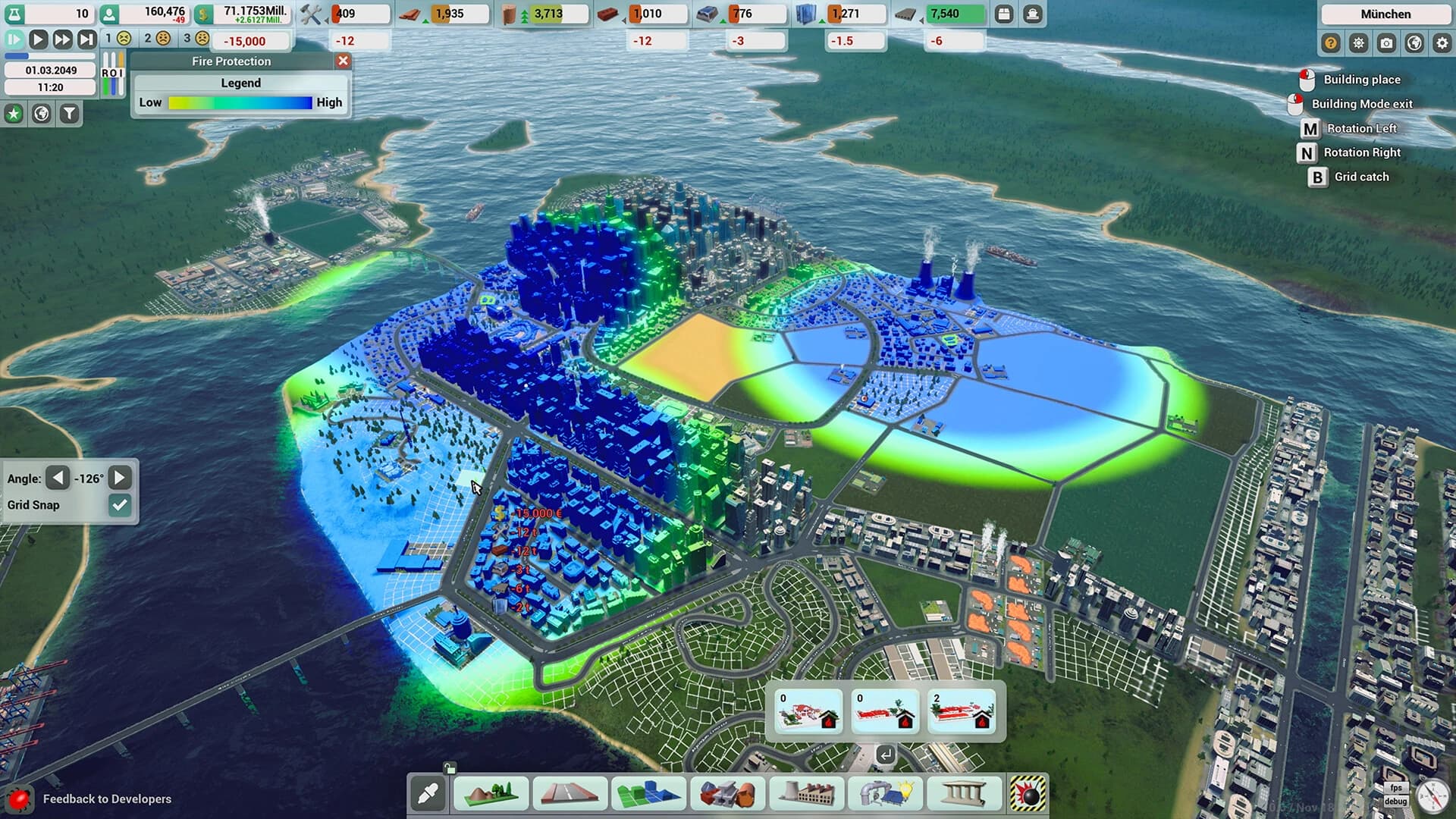Toggle the lock above the build toolbar
The width and height of the screenshot is (1456, 819).
451,767
